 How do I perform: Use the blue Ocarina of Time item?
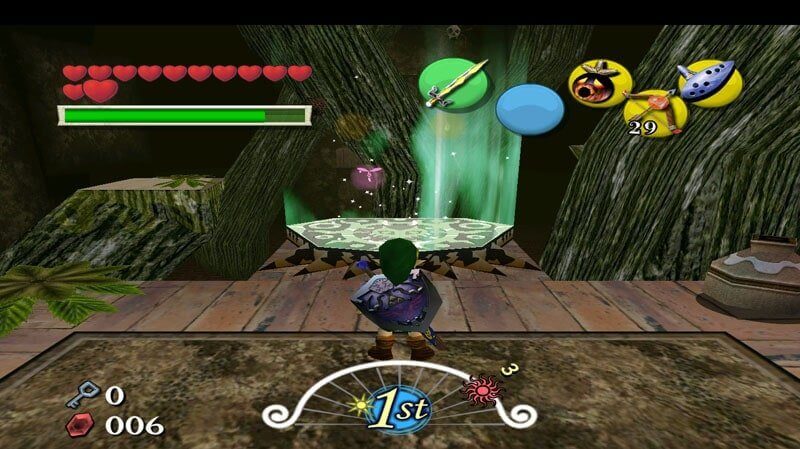[x=708, y=82]
